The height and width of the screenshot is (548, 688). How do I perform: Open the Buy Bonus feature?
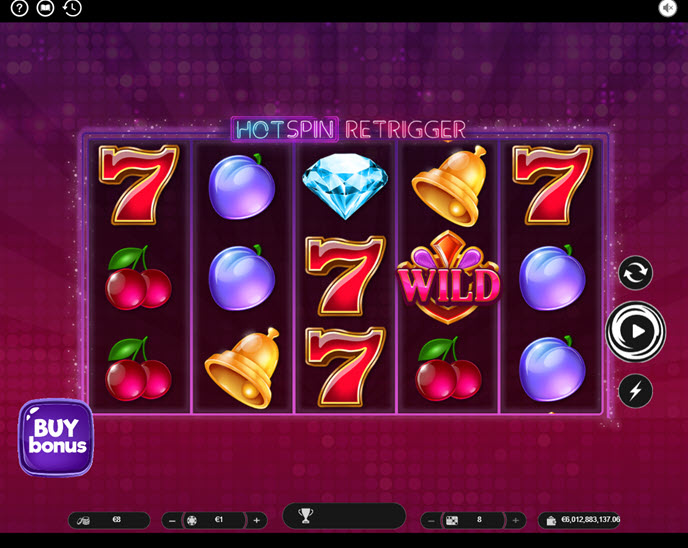56,437
